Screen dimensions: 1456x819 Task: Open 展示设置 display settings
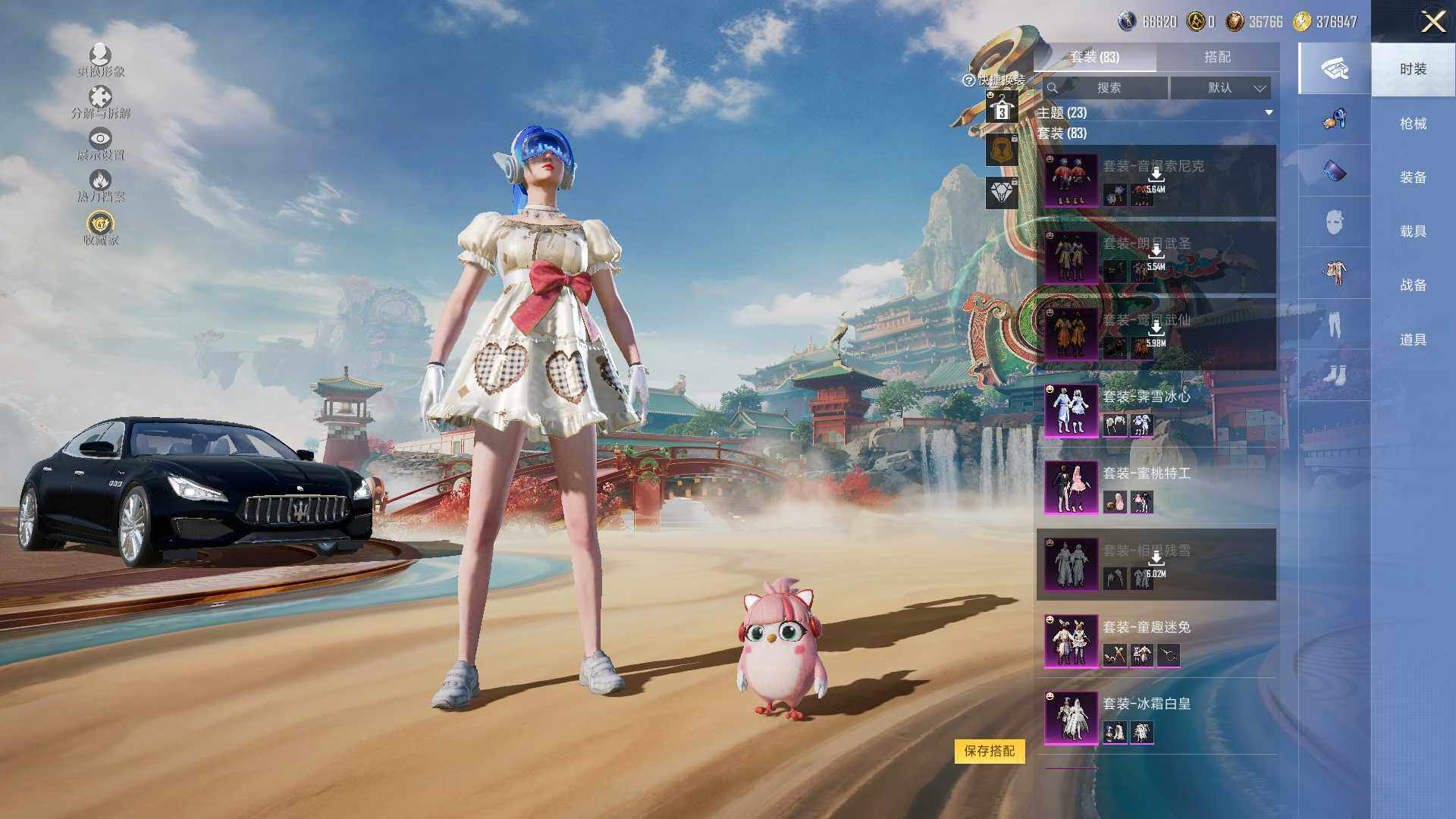click(100, 143)
